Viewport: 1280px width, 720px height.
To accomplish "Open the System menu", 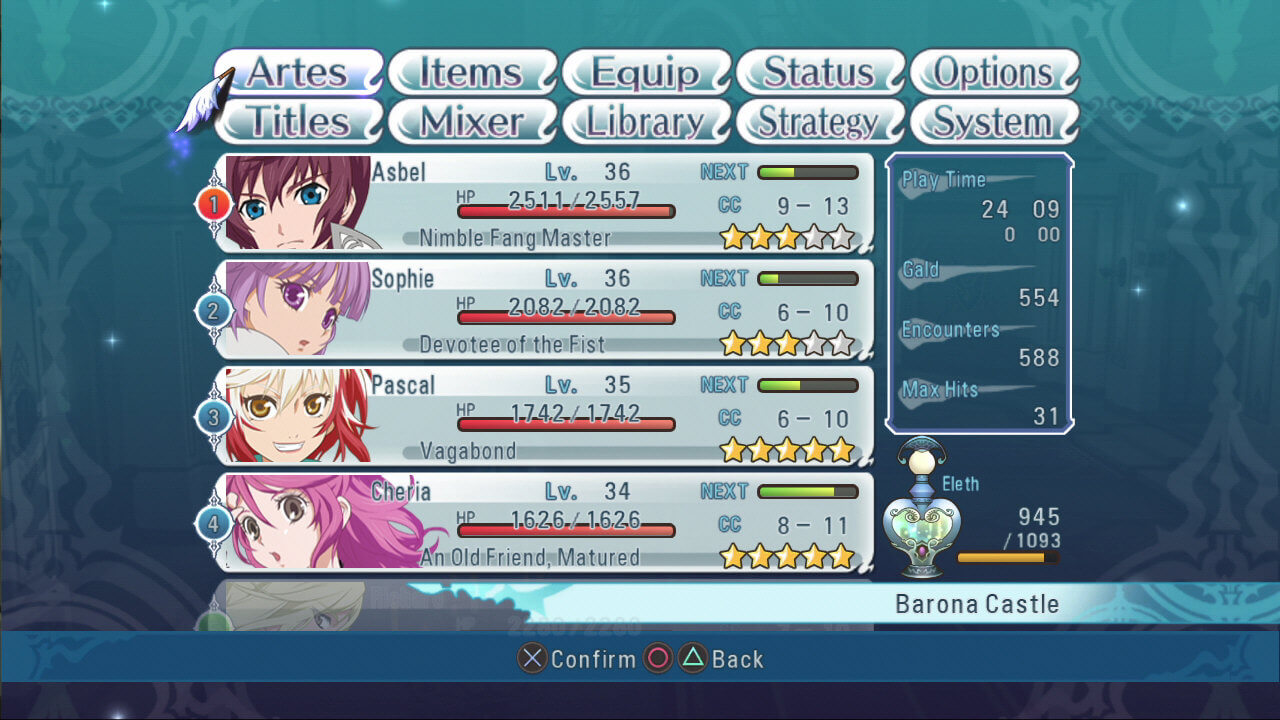I will click(x=994, y=121).
